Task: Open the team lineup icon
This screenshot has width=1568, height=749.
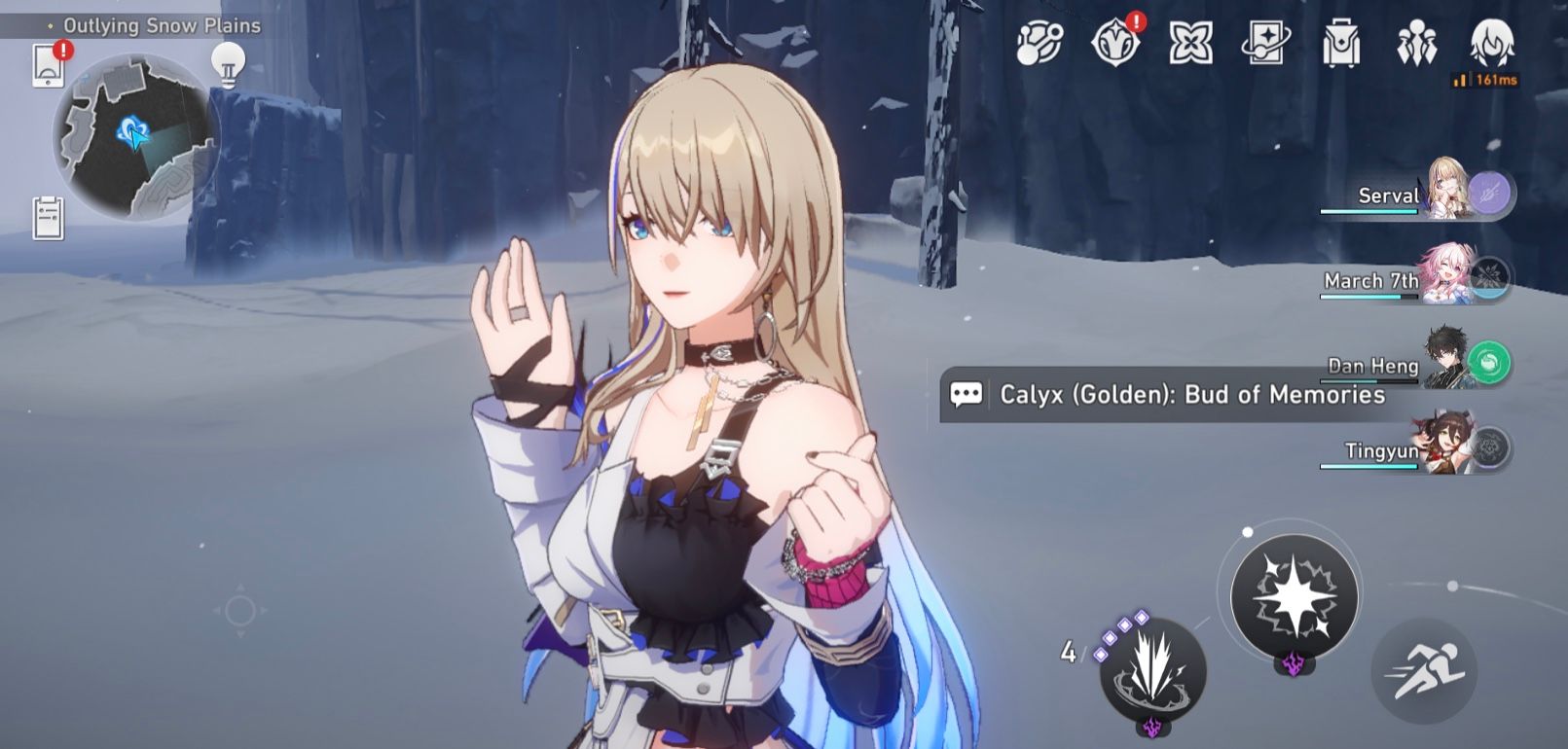Action: pos(1420,41)
